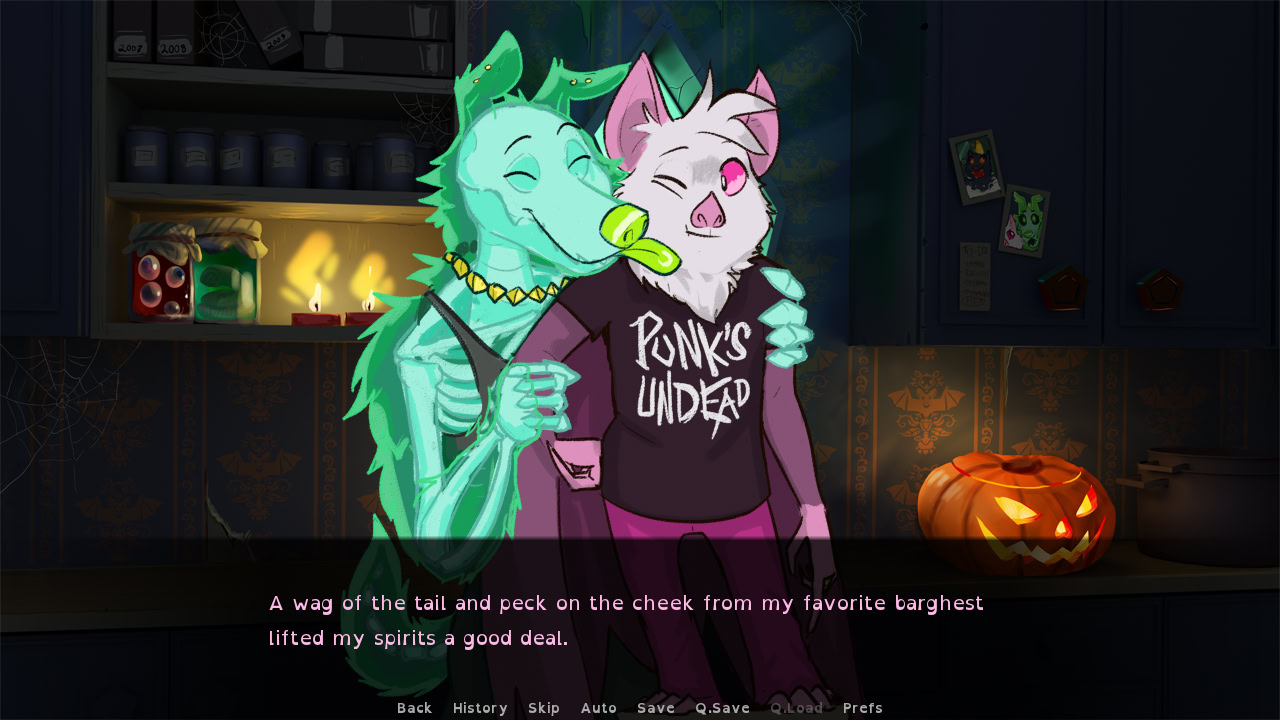Open the History dialogue log
1280x720 pixels.
click(x=479, y=707)
